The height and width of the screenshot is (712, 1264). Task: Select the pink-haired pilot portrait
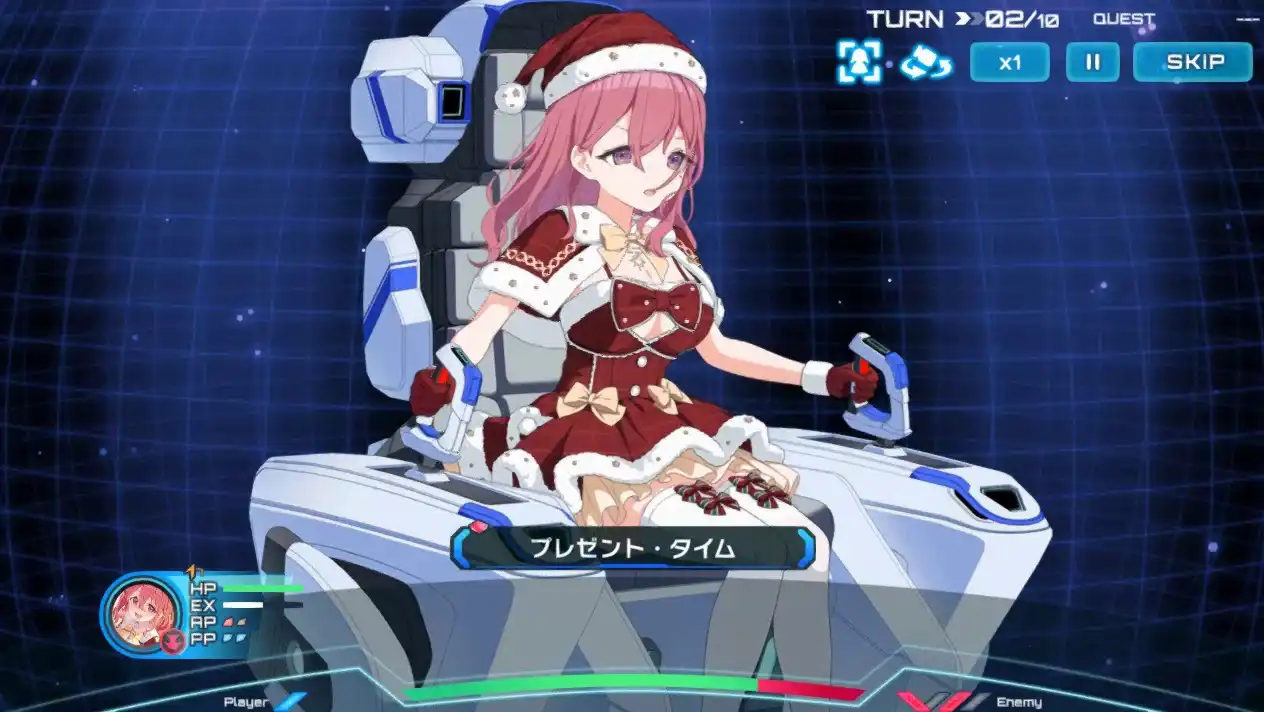coord(140,614)
